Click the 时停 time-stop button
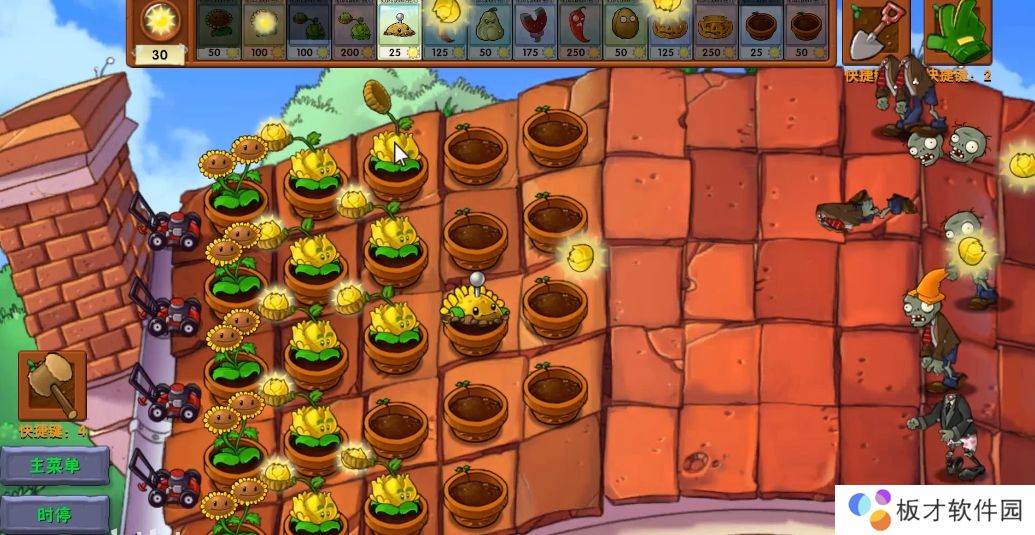The image size is (1035, 535). pyautogui.click(x=54, y=515)
